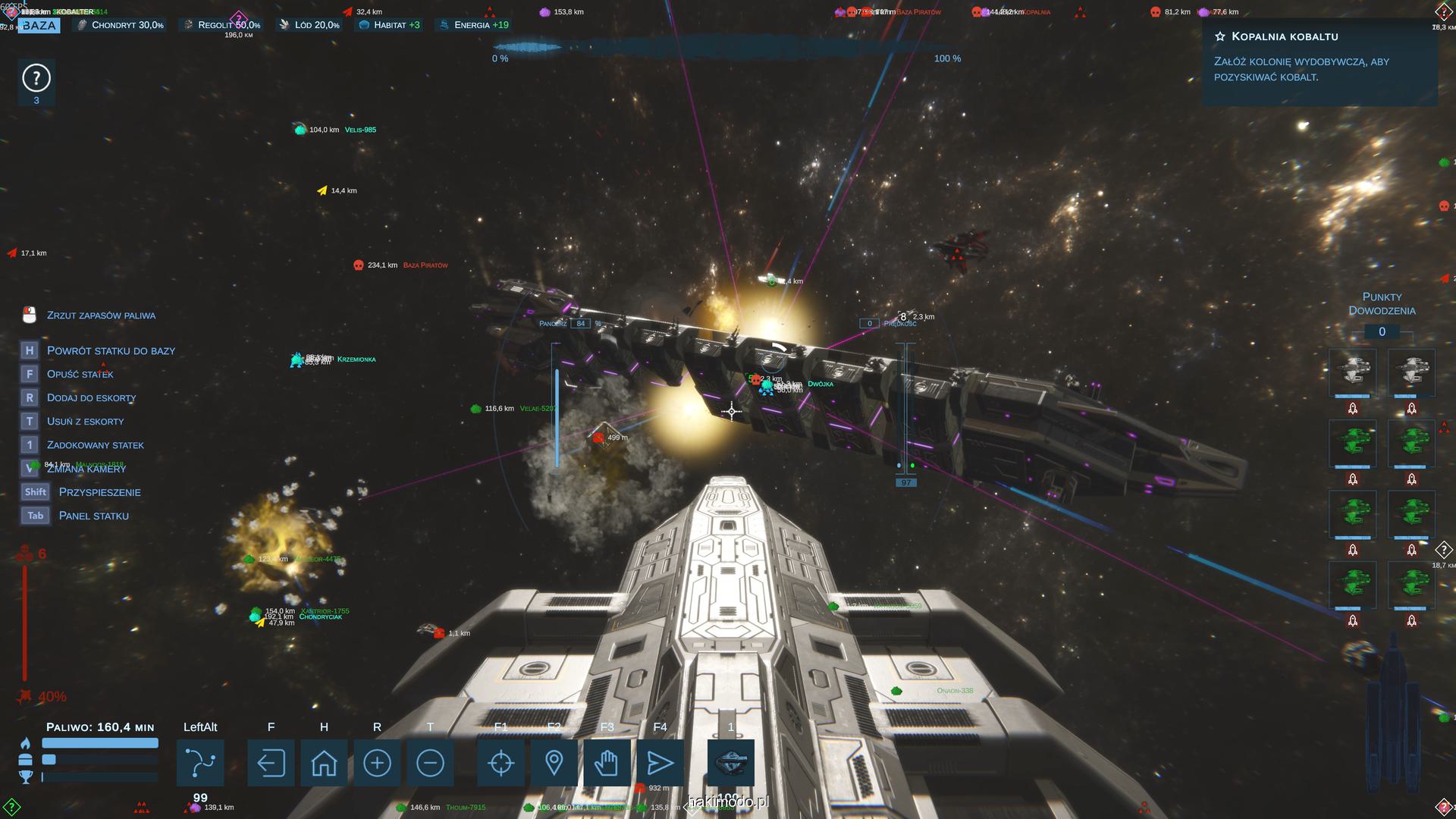This screenshot has width=1456, height=819.
Task: Open the Panel statku entry
Action: click(93, 516)
